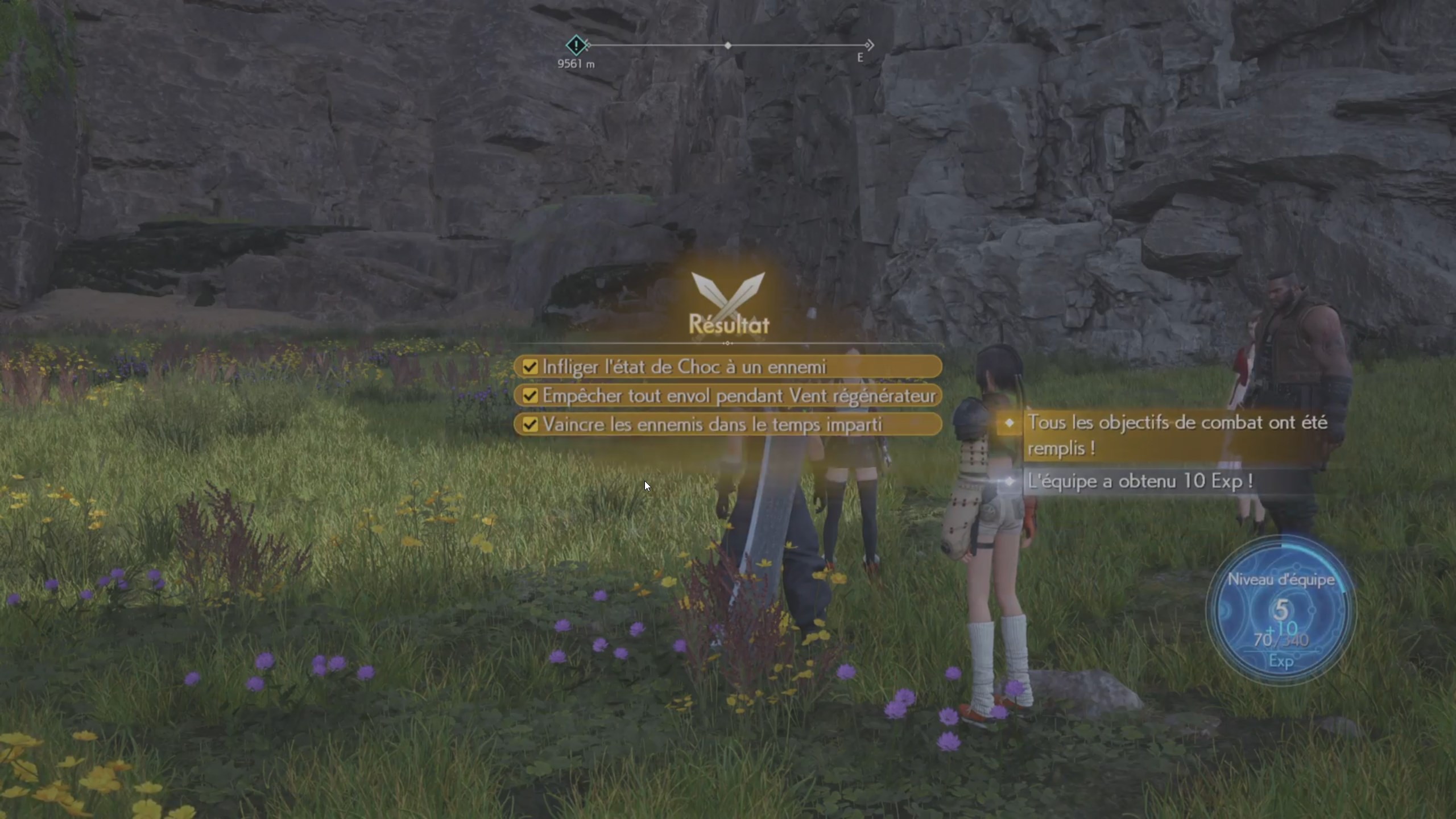The height and width of the screenshot is (819, 1456).
Task: Toggle the checkbox for 'Infliger l'état de Choc'
Action: click(x=530, y=367)
